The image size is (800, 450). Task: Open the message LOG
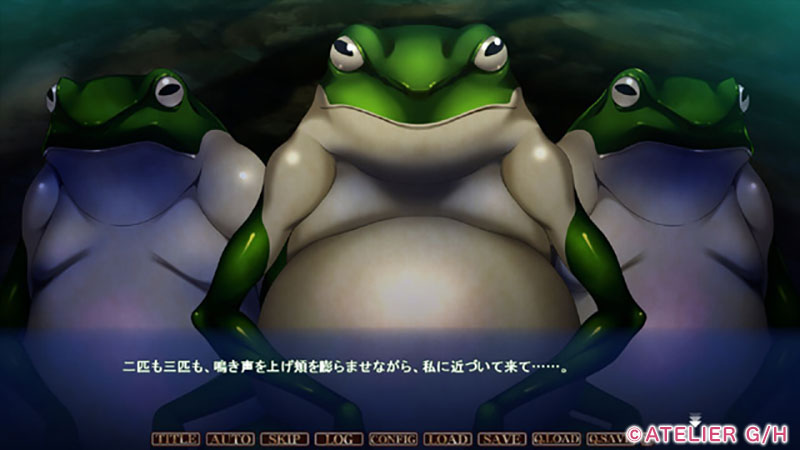pyautogui.click(x=338, y=438)
